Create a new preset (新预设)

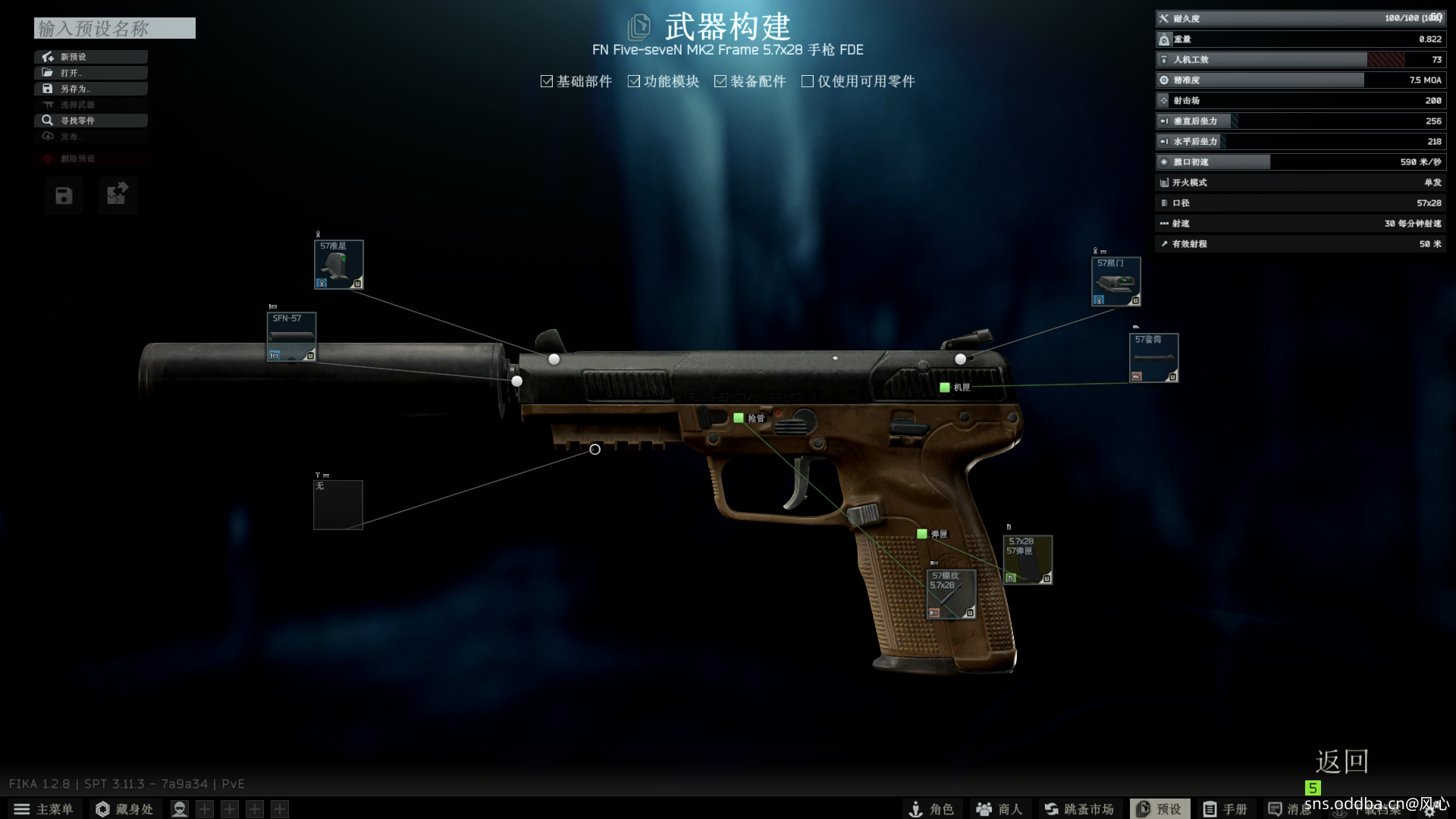(x=90, y=57)
